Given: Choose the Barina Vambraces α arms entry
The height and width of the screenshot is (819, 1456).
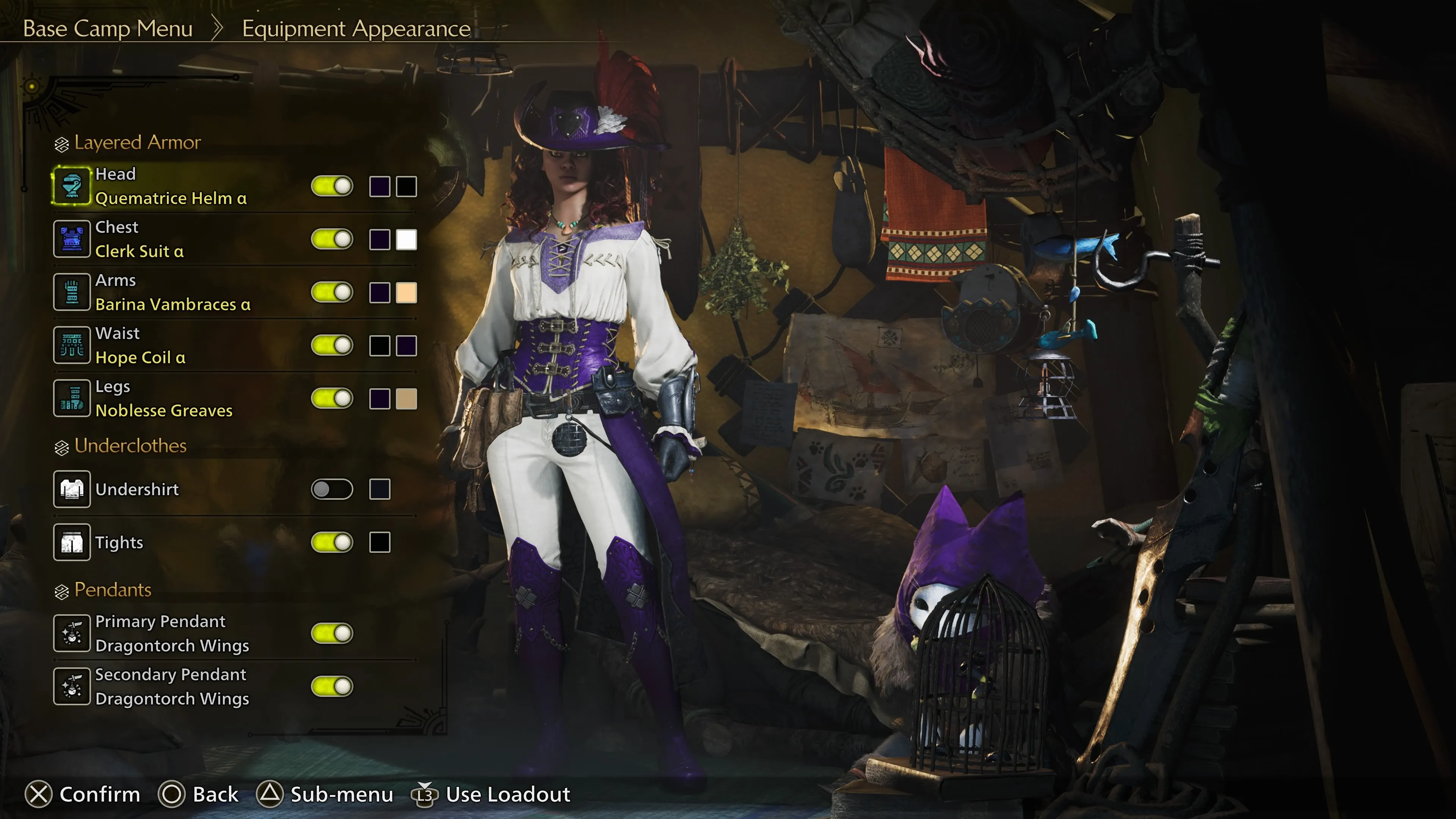Looking at the screenshot, I should (x=173, y=304).
